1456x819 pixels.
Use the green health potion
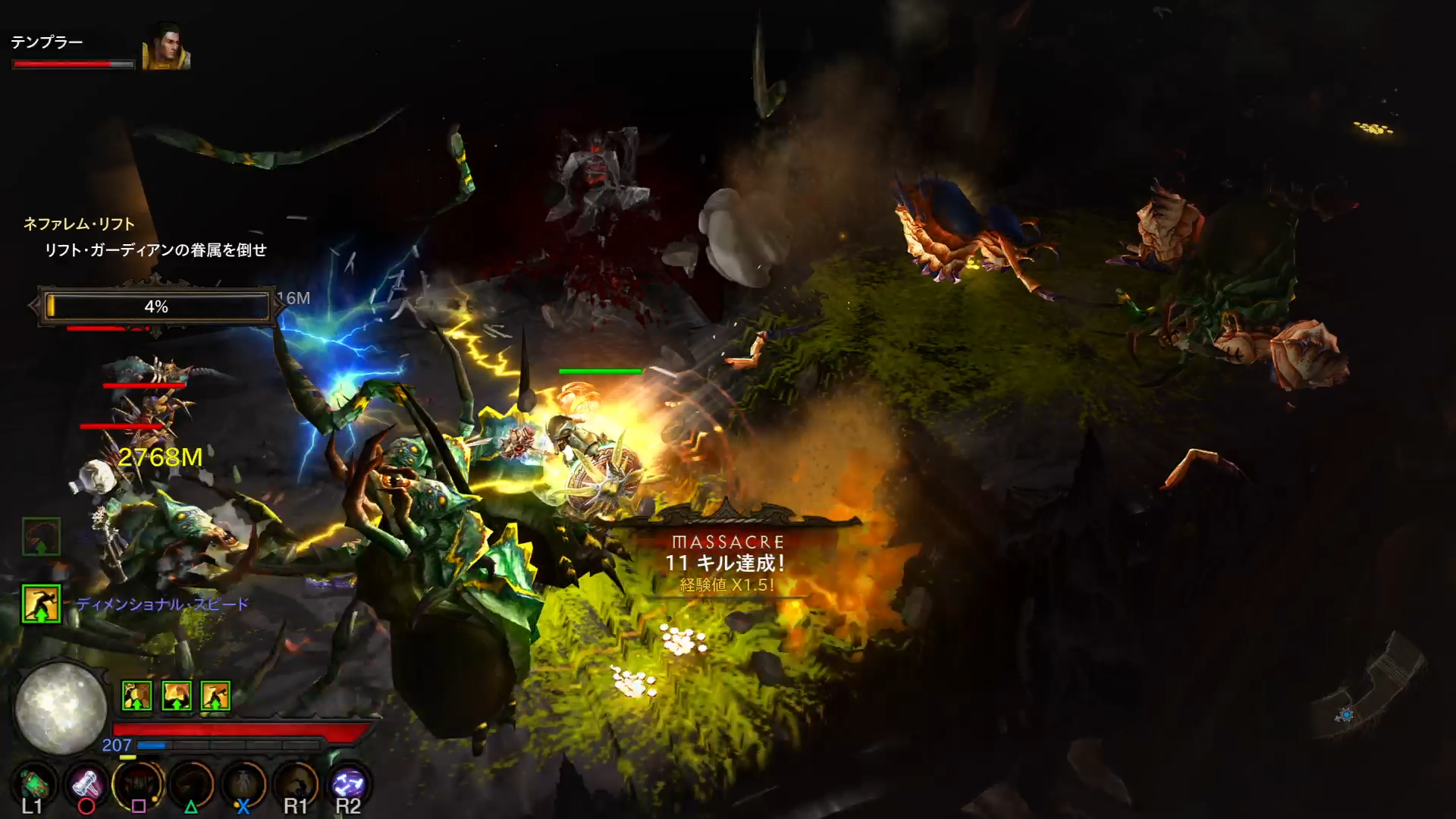34,784
